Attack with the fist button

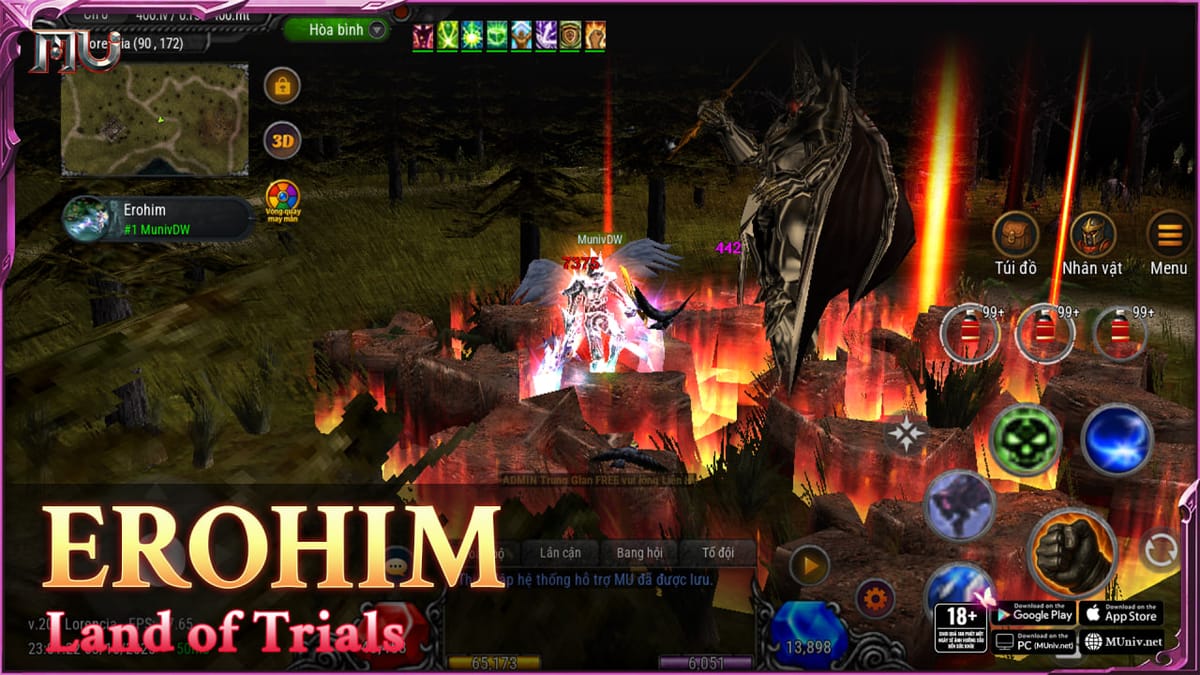1071,553
